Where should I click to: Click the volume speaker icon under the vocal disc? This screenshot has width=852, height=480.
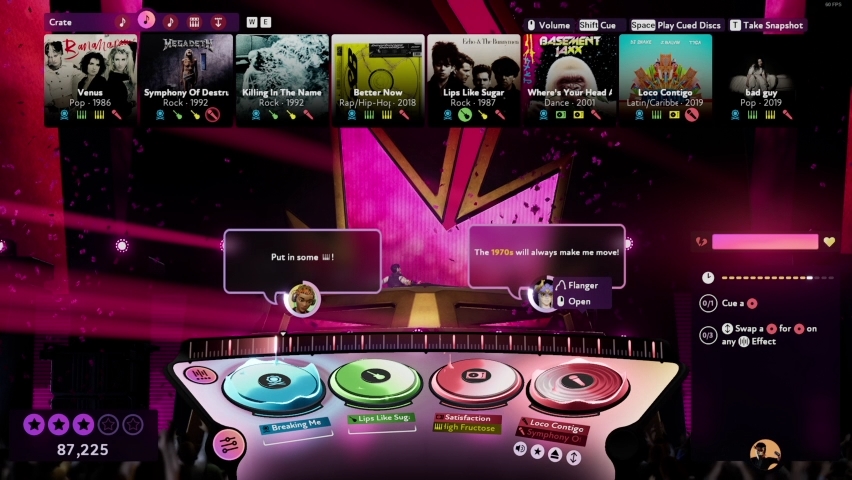point(520,450)
